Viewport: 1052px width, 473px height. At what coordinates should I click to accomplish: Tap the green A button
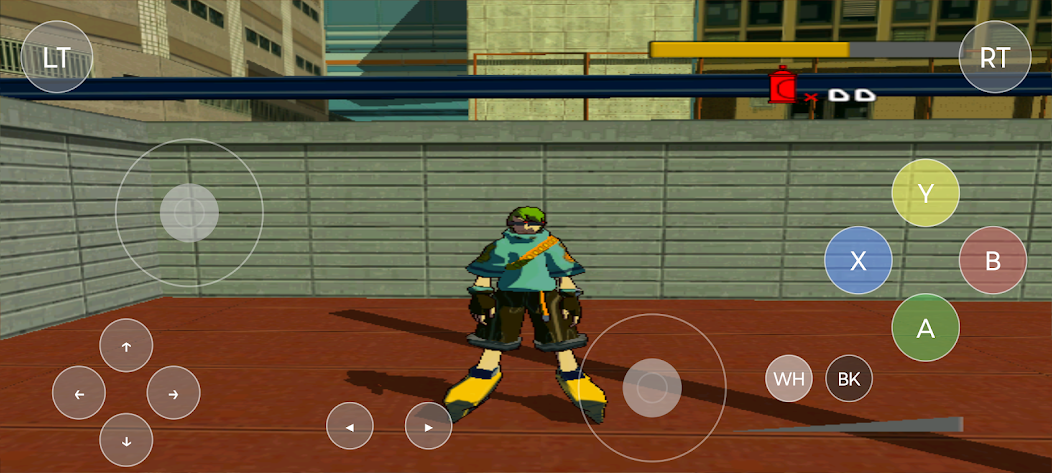(926, 327)
